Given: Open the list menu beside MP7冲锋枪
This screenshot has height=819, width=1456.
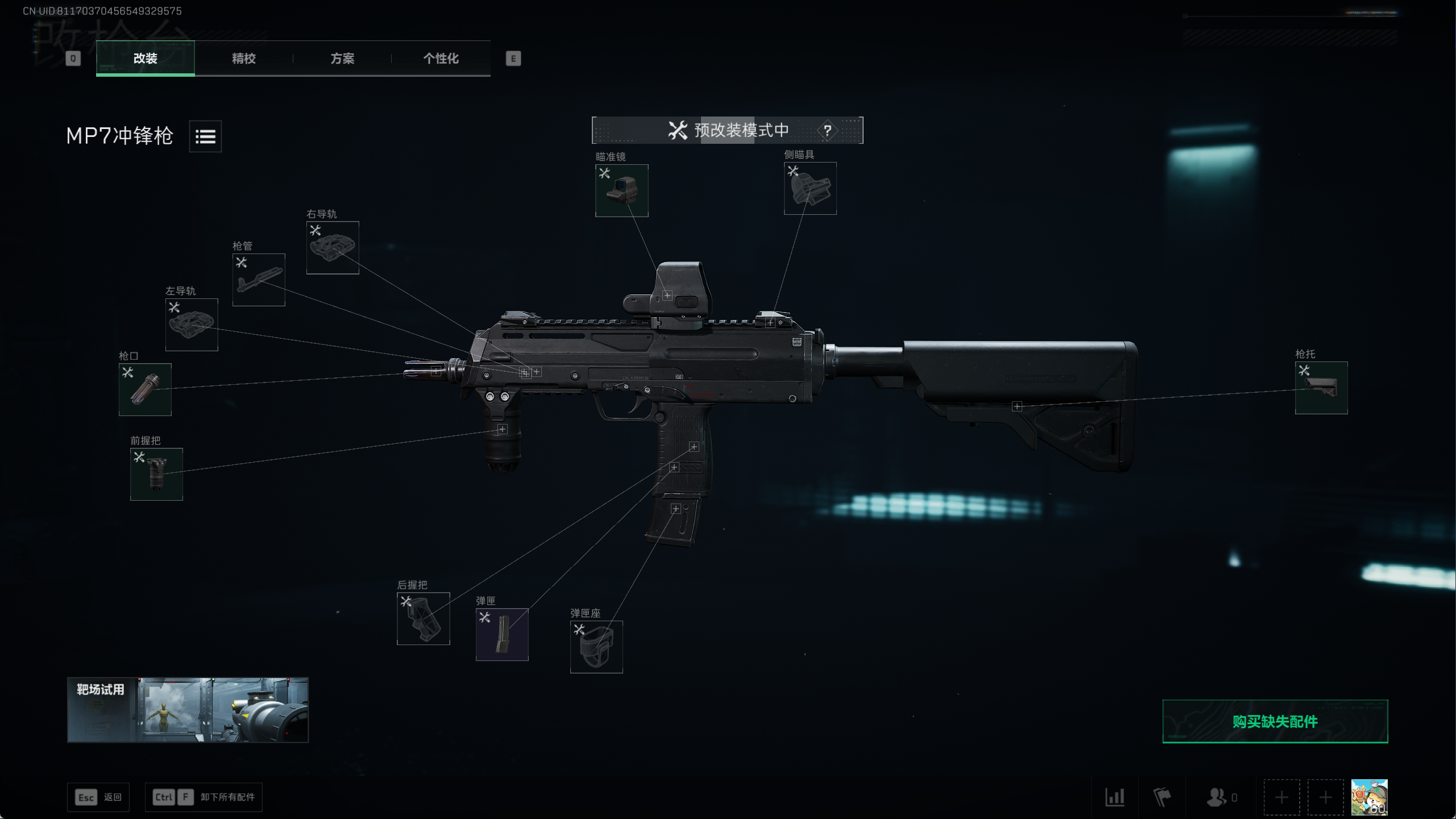Looking at the screenshot, I should (205, 136).
